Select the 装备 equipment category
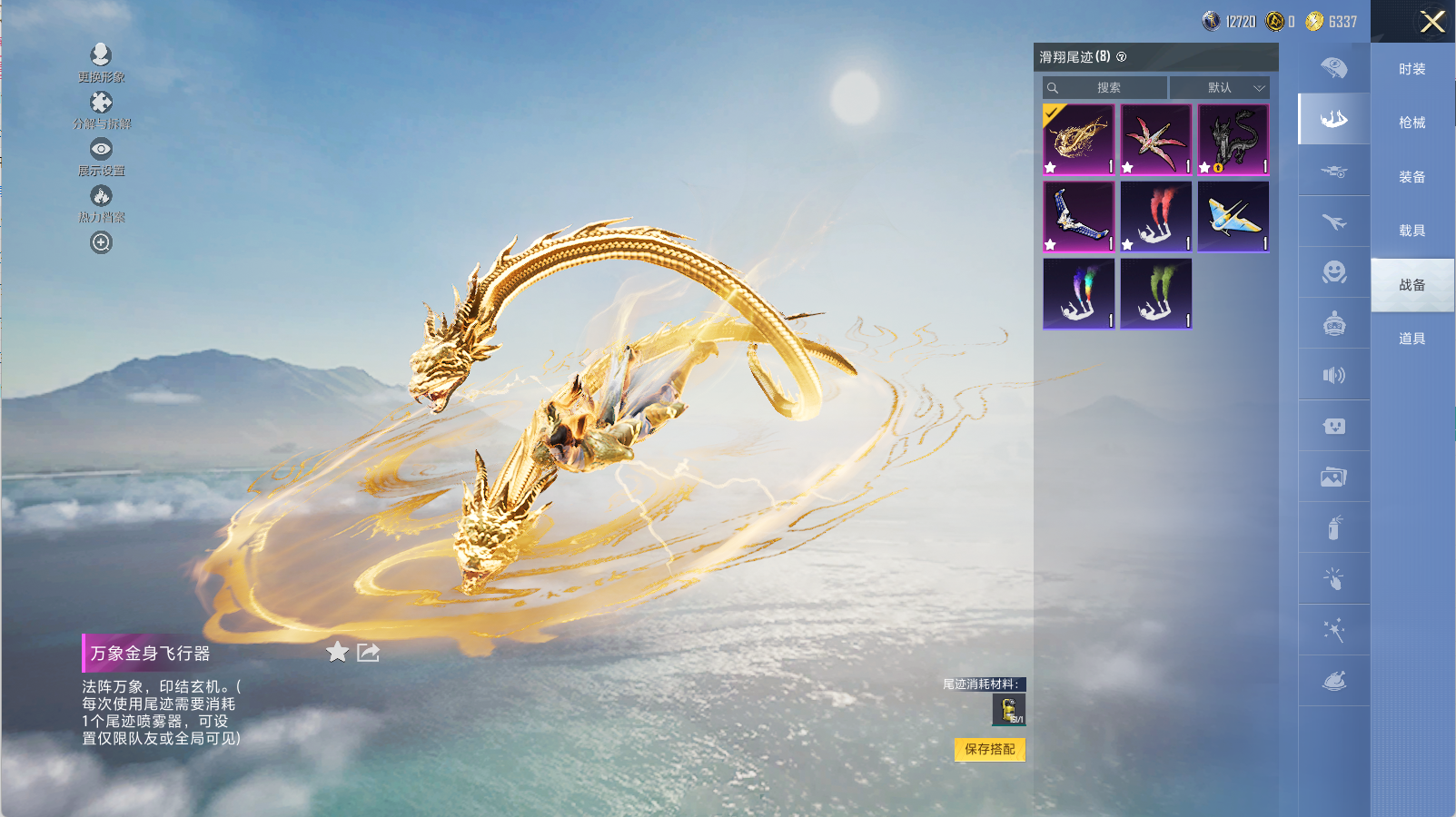1456x817 pixels. click(1411, 177)
